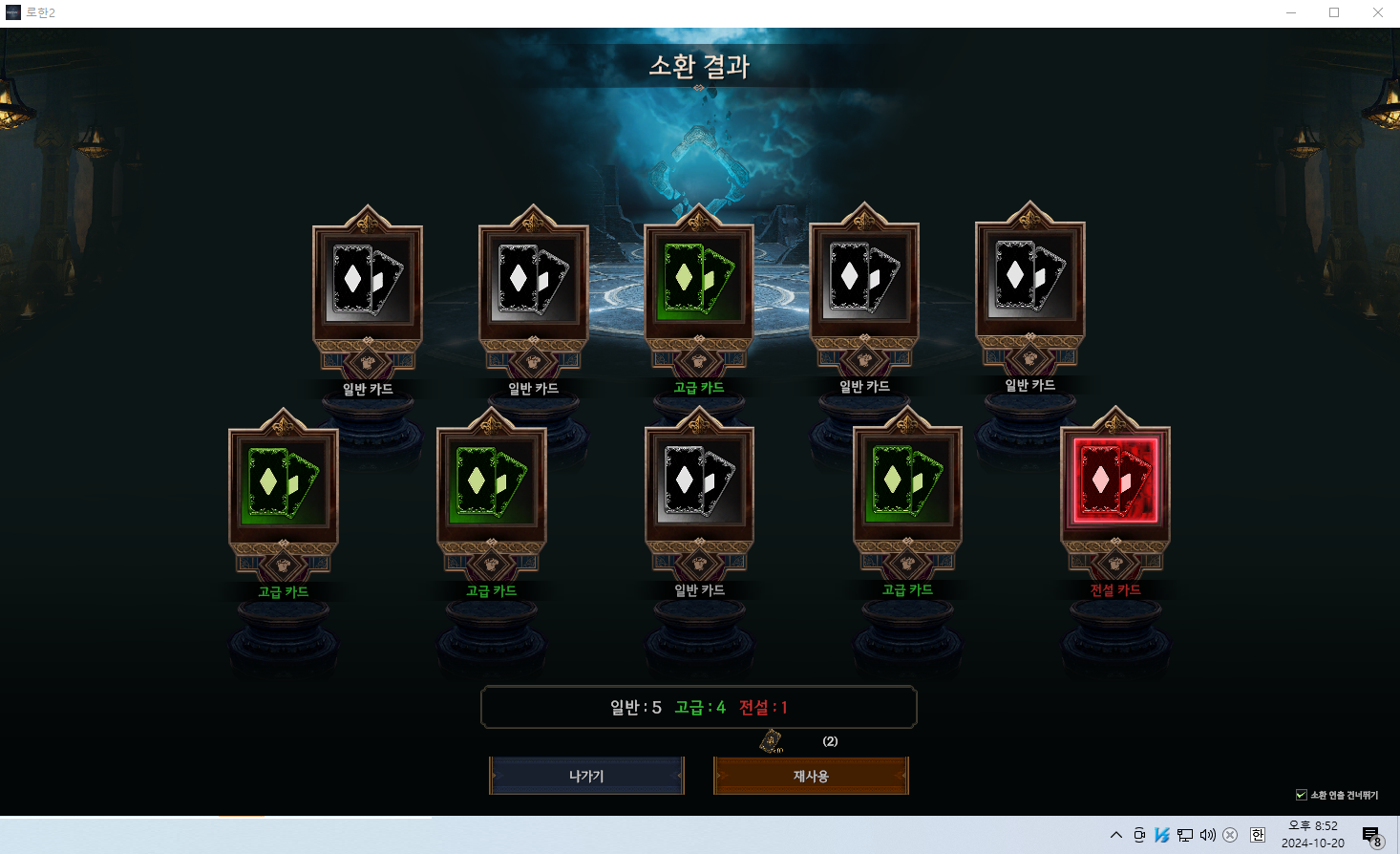Summon again using the 재사용 button

[x=811, y=776]
